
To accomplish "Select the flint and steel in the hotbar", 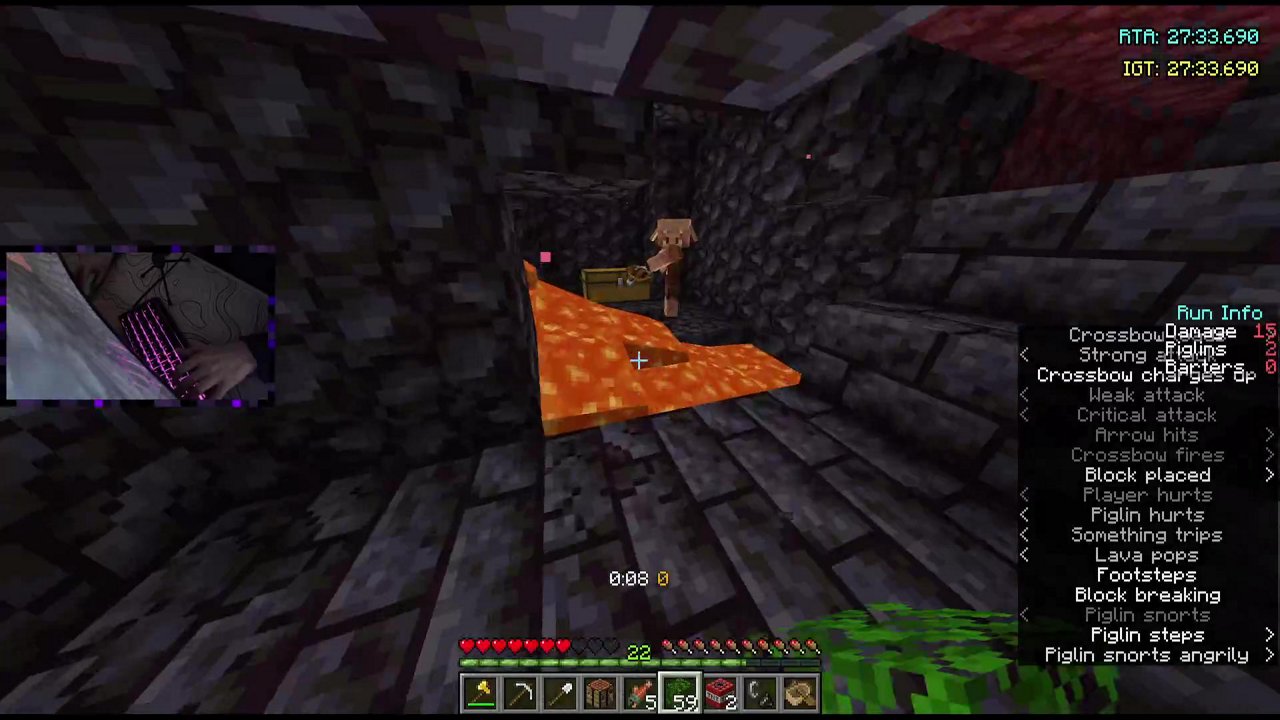I will point(760,690).
